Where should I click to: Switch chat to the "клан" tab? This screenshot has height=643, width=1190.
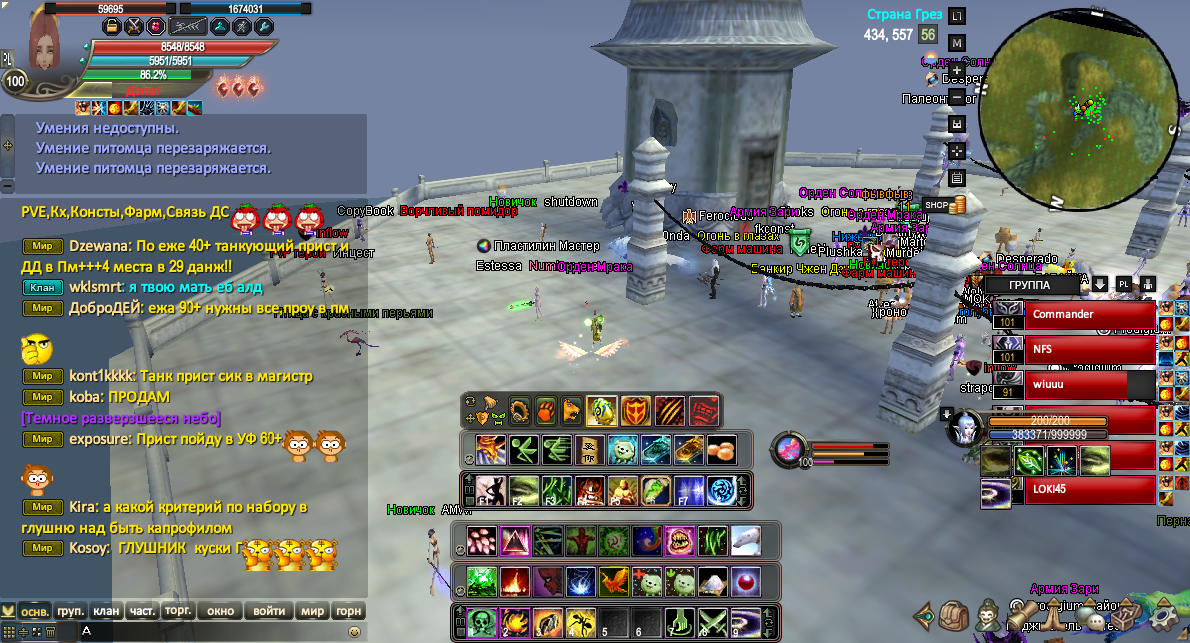(105, 611)
